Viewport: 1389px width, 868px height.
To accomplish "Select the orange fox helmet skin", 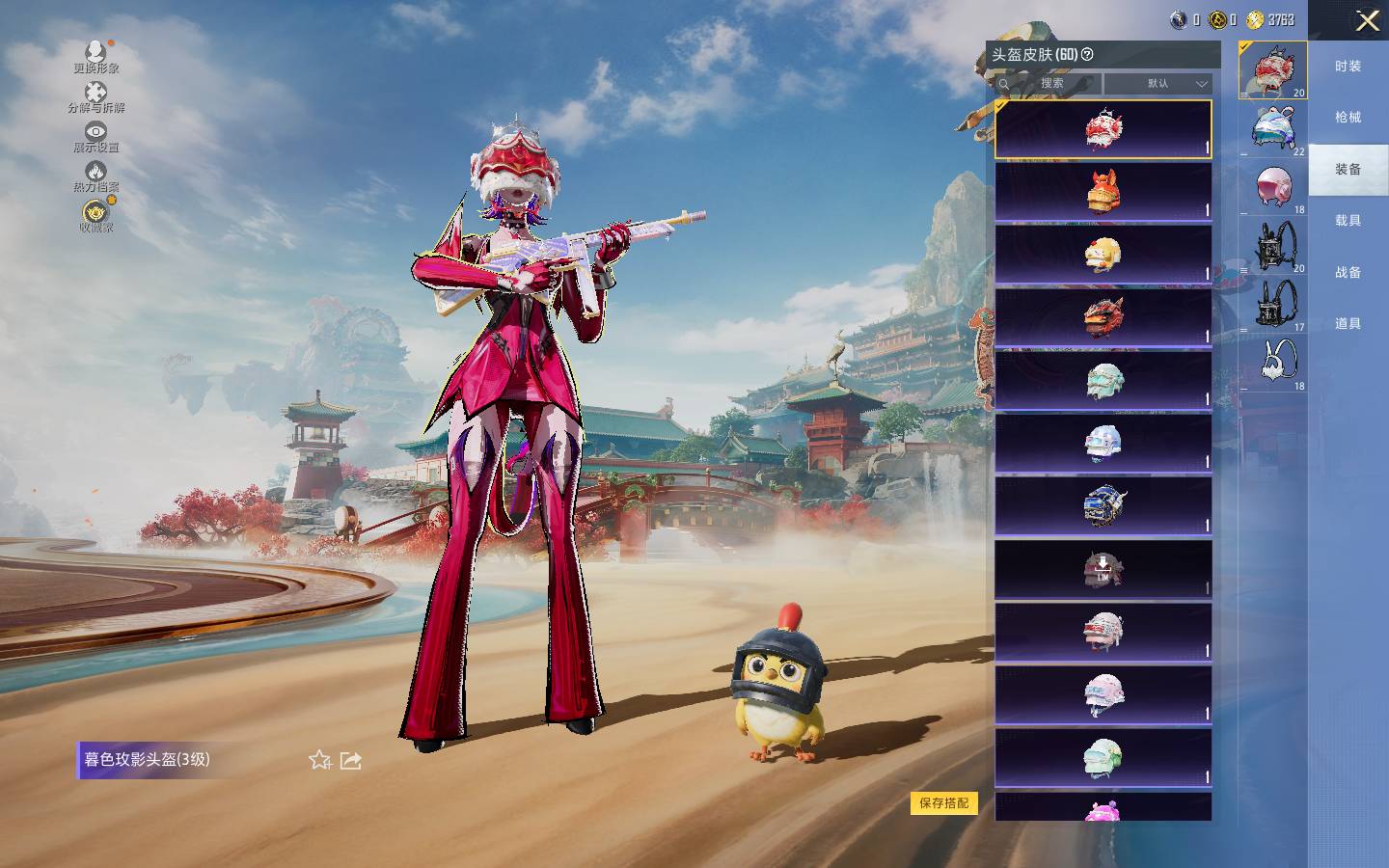I will 1103,192.
